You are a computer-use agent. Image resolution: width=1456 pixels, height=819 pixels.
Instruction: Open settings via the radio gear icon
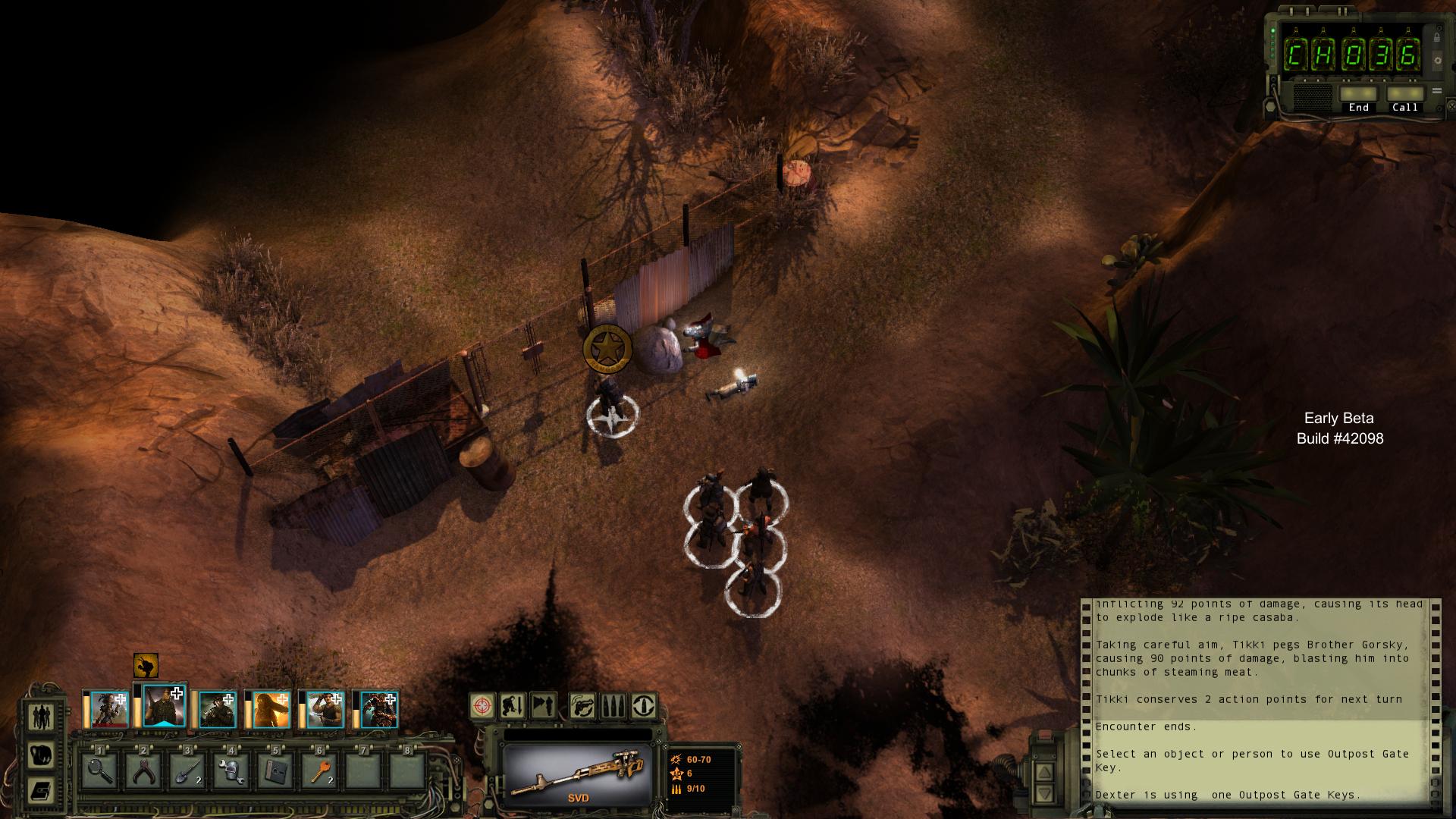tap(1437, 61)
